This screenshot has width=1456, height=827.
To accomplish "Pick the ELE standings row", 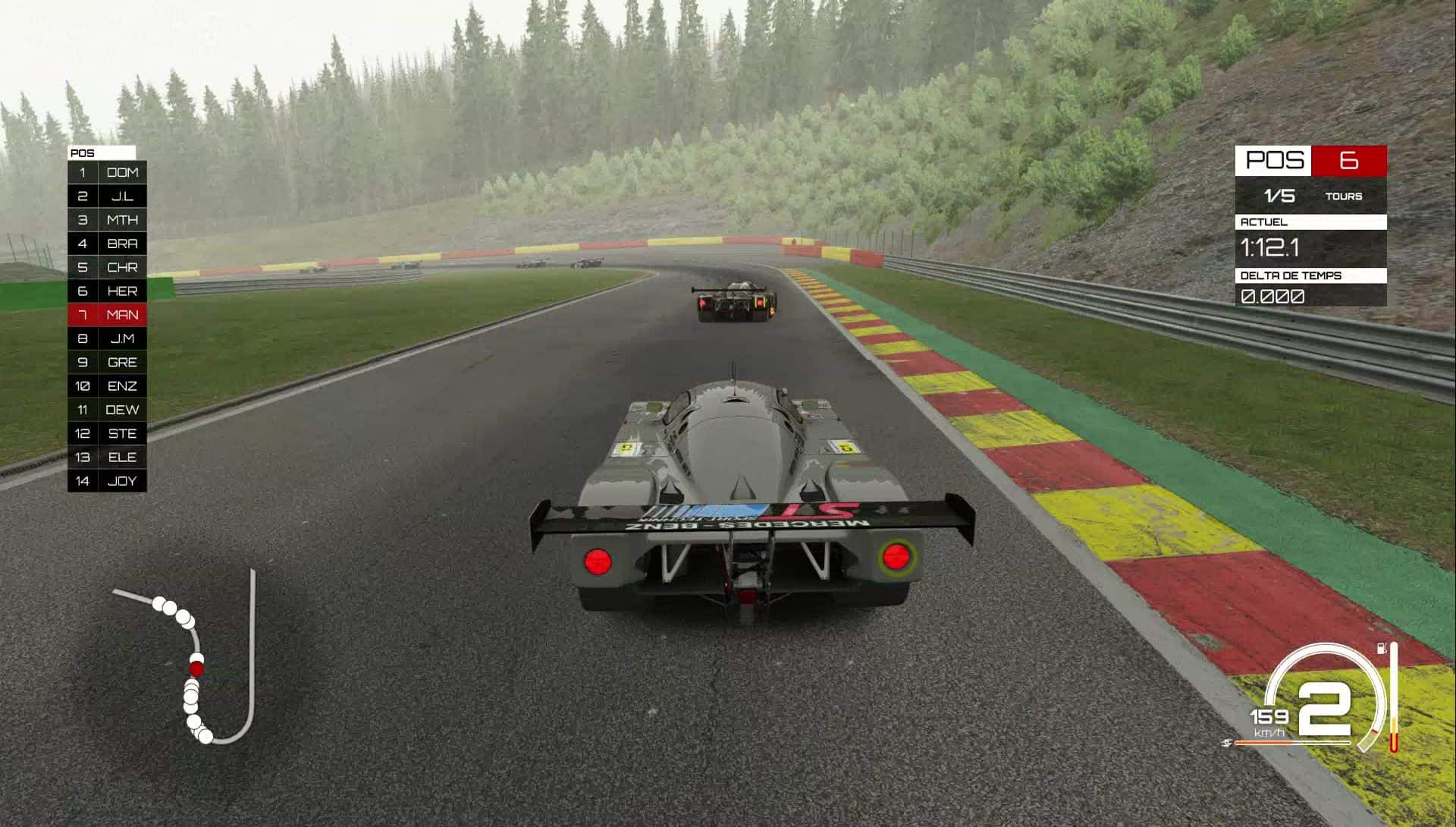I will pyautogui.click(x=108, y=457).
